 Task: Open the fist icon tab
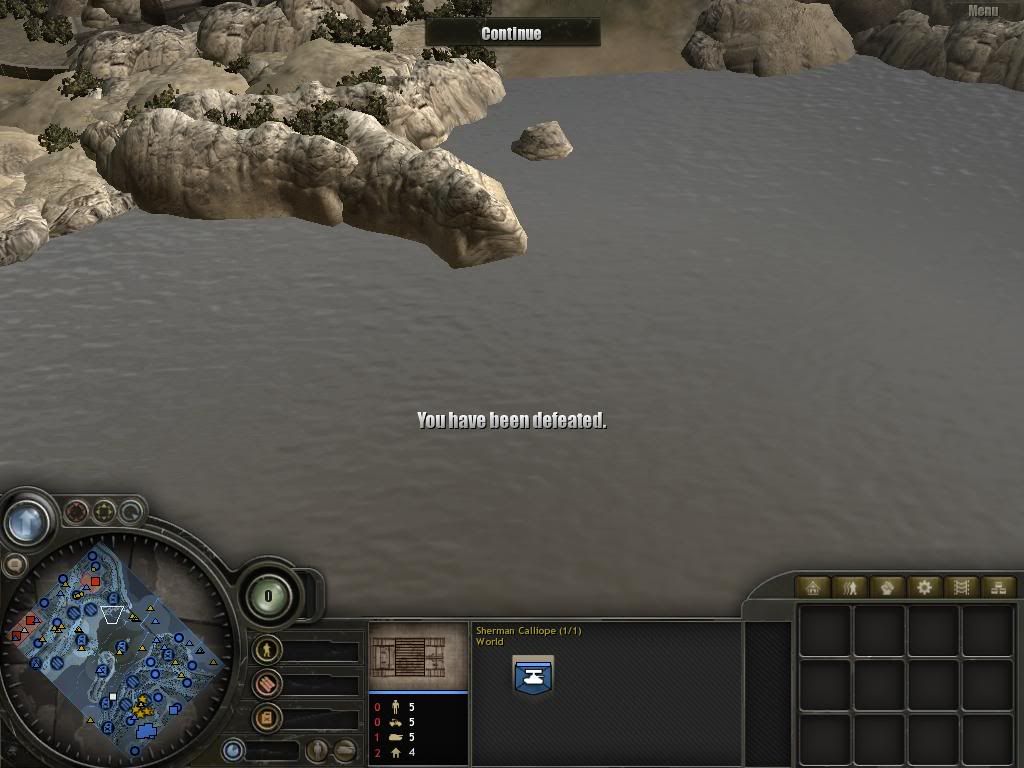[x=887, y=587]
